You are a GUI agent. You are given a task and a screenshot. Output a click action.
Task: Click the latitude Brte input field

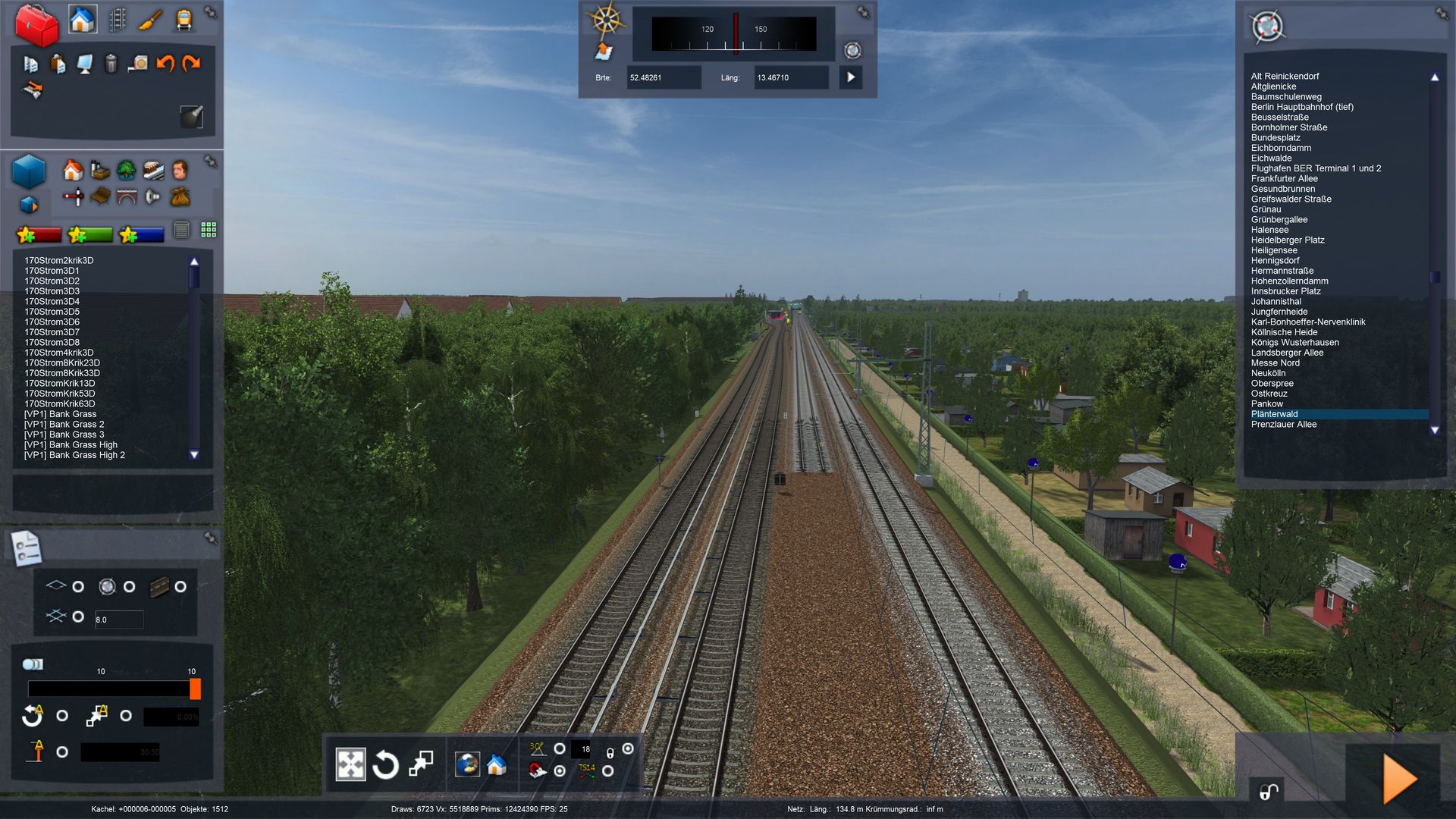point(663,77)
